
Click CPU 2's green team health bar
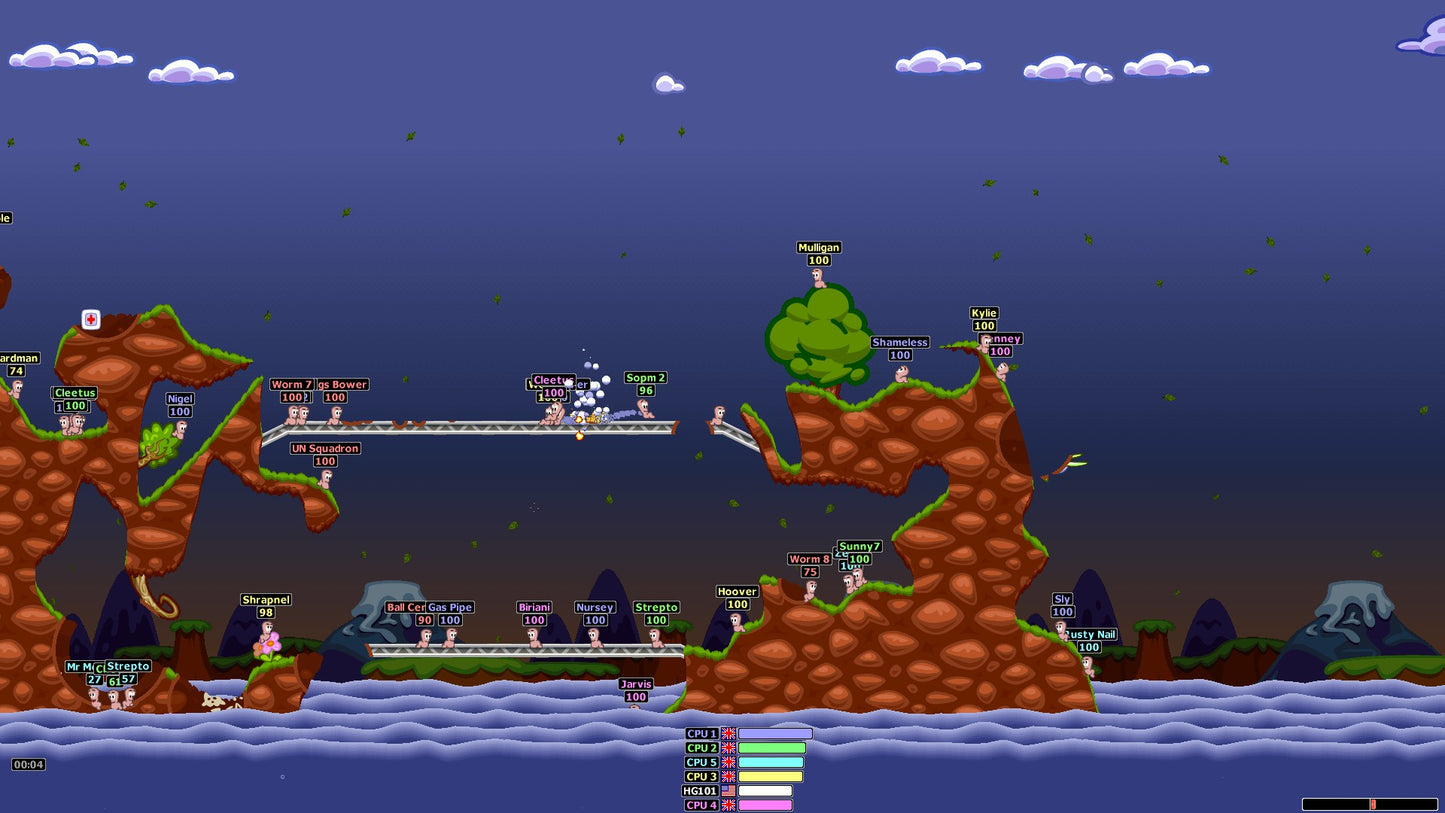click(x=772, y=747)
